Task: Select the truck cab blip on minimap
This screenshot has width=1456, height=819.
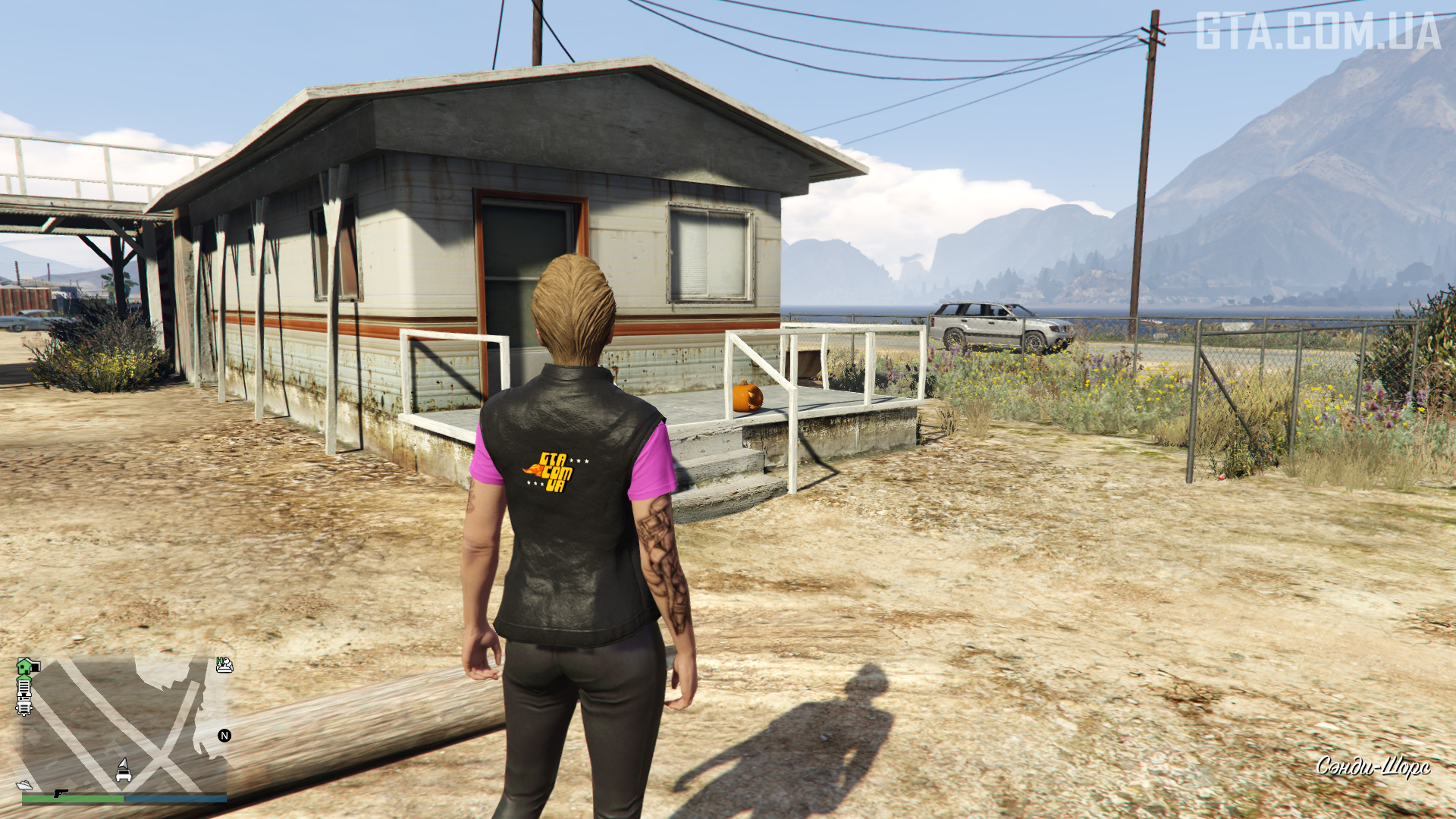Action: (24, 708)
